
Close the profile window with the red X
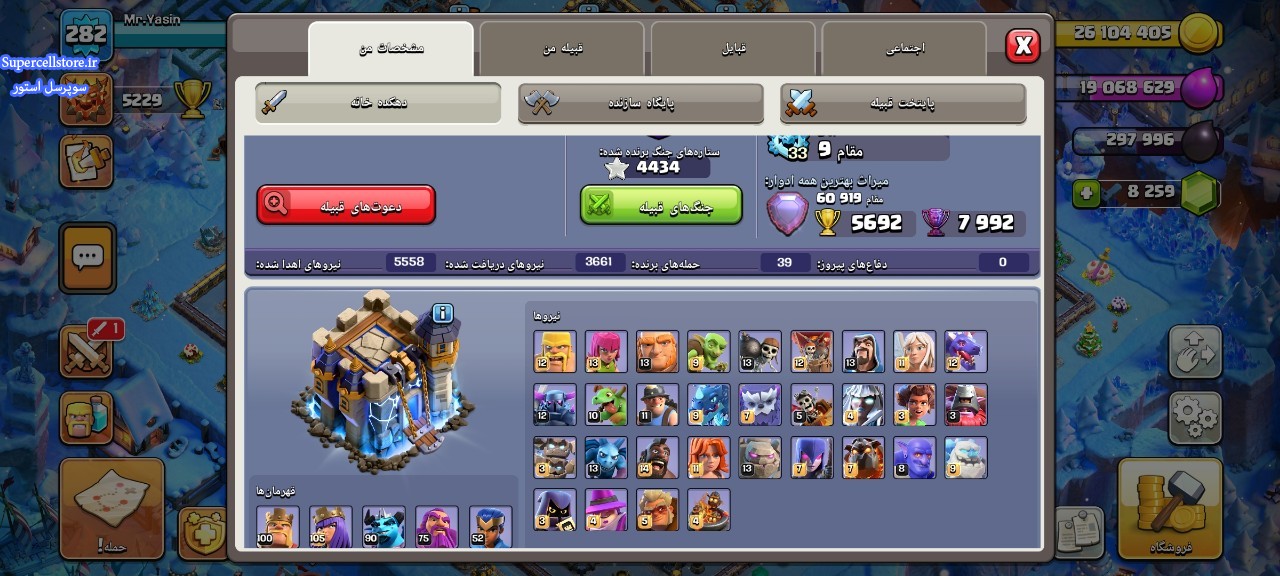pos(1022,46)
